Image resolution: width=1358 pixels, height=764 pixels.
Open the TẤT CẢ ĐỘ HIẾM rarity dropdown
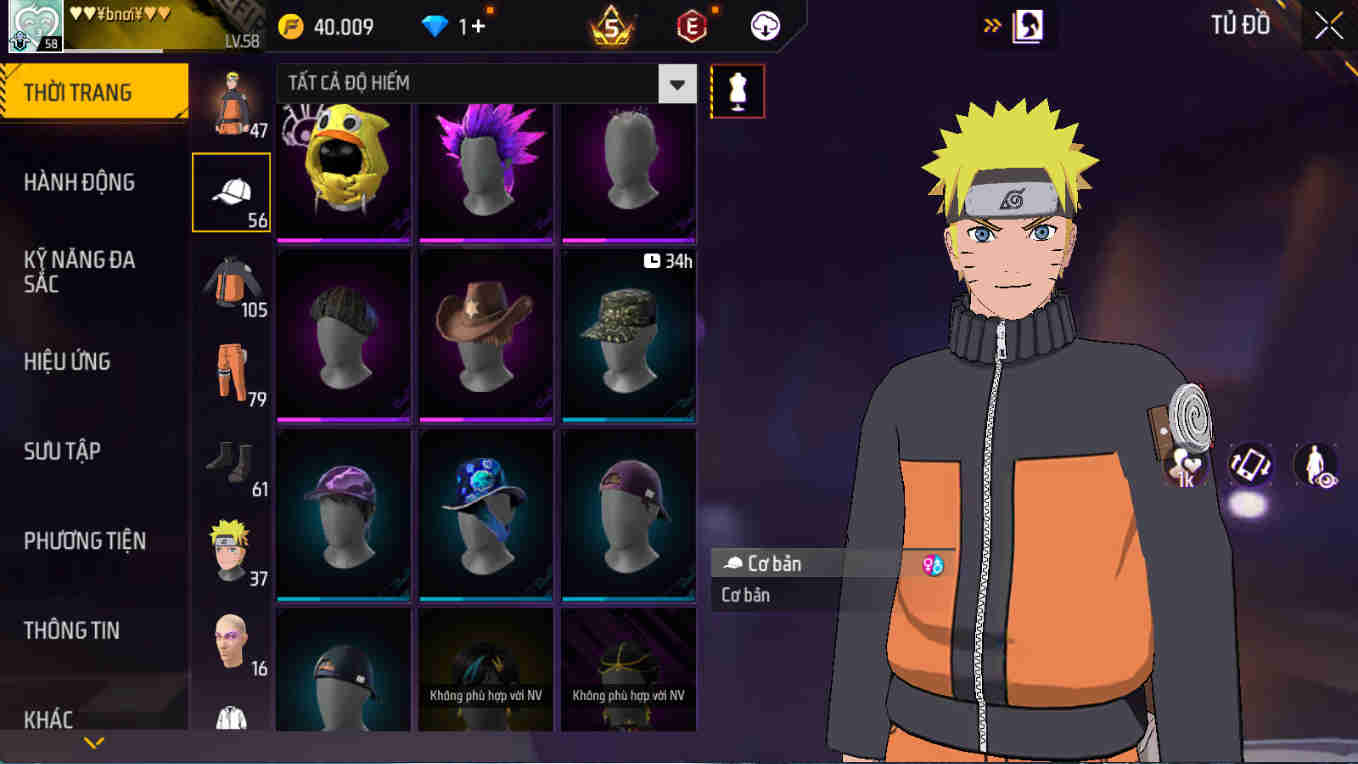677,84
